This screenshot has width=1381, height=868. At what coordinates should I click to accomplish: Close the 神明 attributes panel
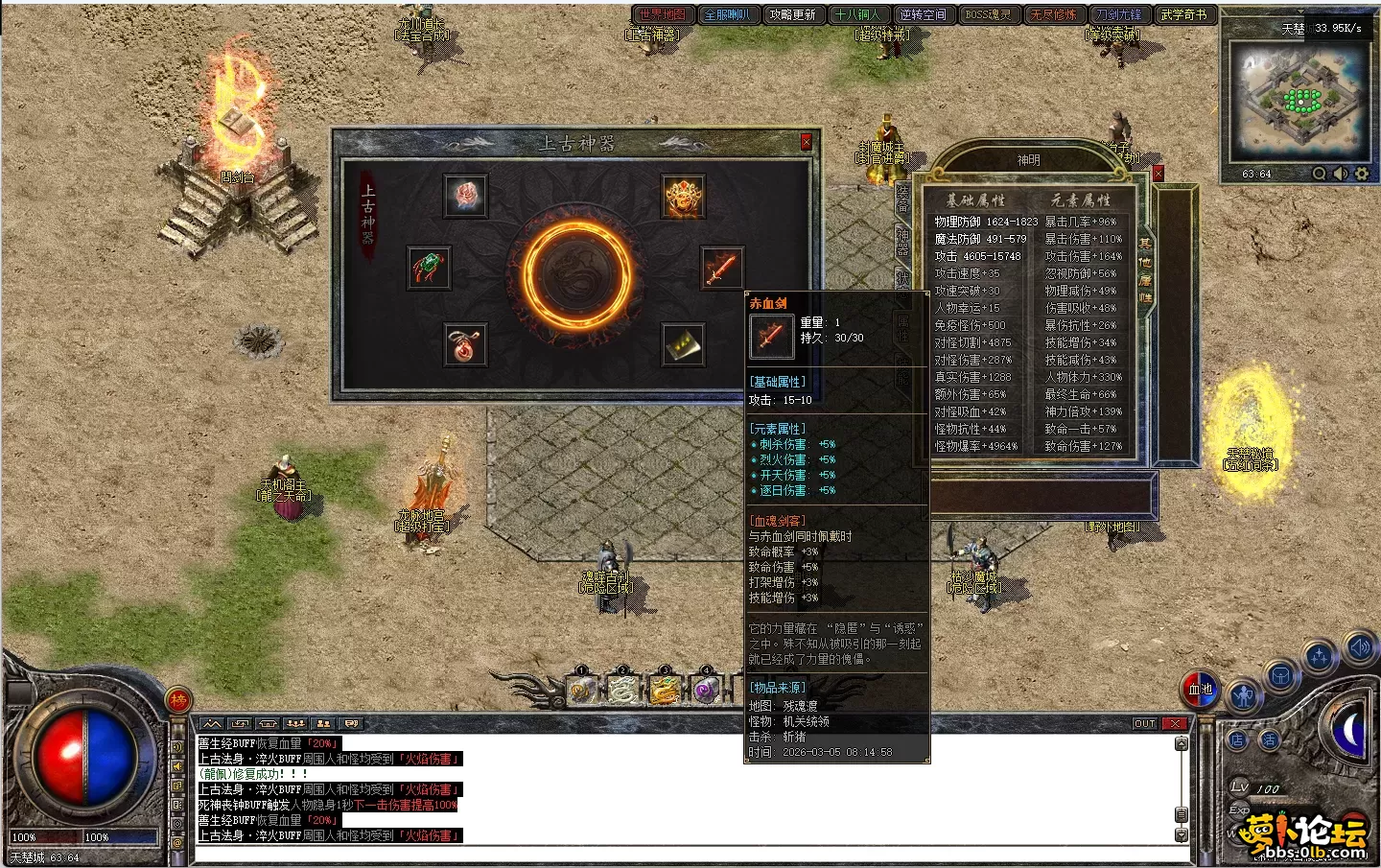coord(1158,174)
